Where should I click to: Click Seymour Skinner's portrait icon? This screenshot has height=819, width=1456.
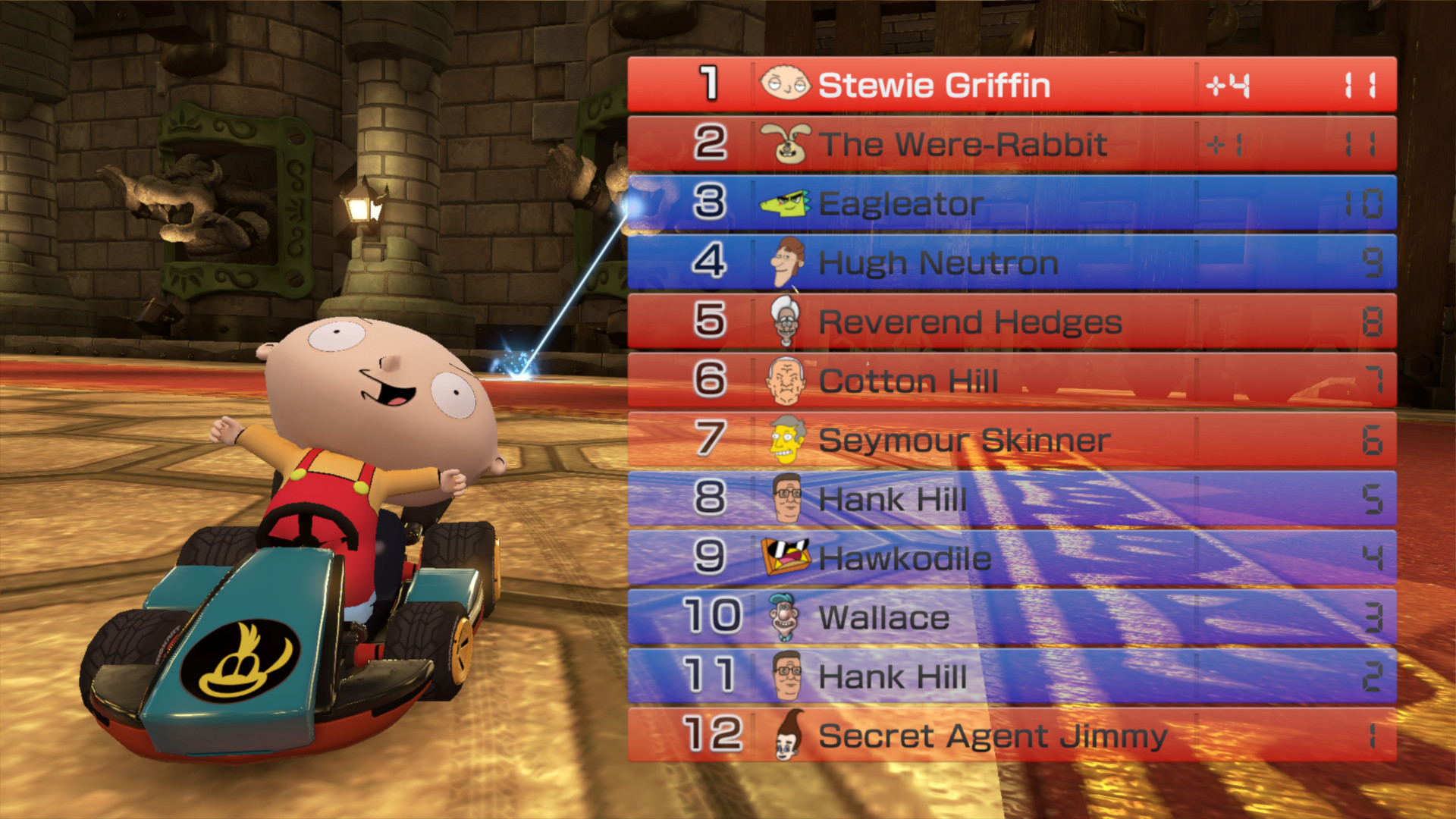[x=786, y=440]
